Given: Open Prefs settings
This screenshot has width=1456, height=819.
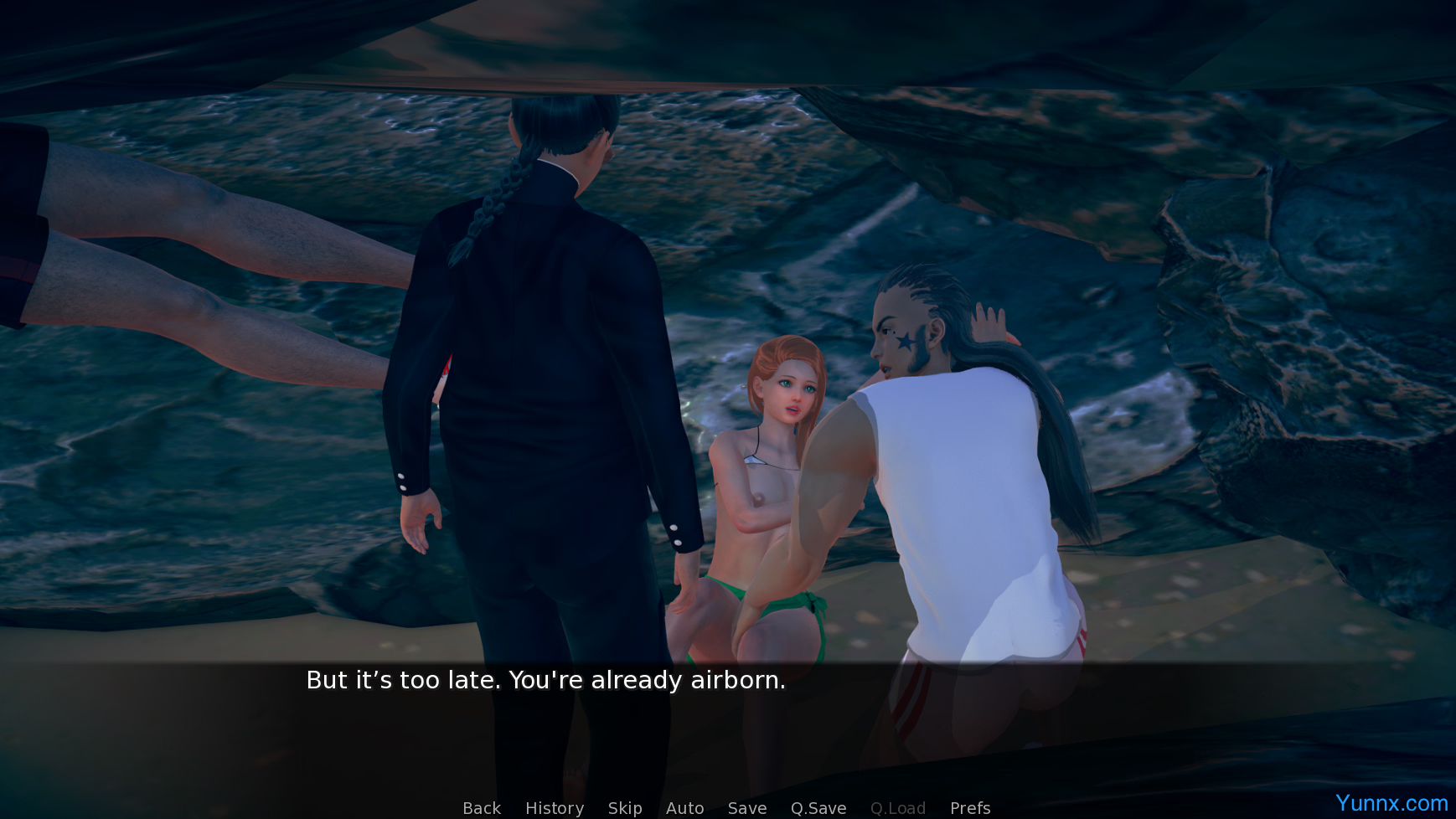Looking at the screenshot, I should 970,808.
